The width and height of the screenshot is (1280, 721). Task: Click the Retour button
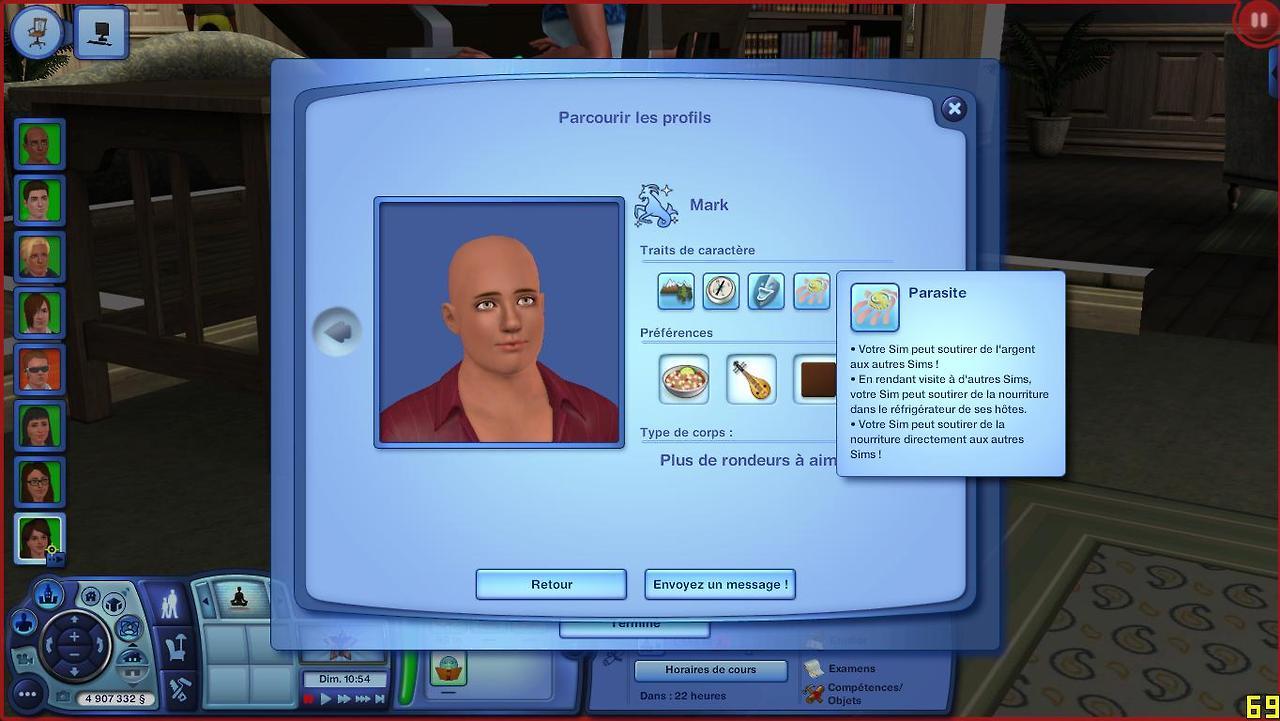[551, 584]
